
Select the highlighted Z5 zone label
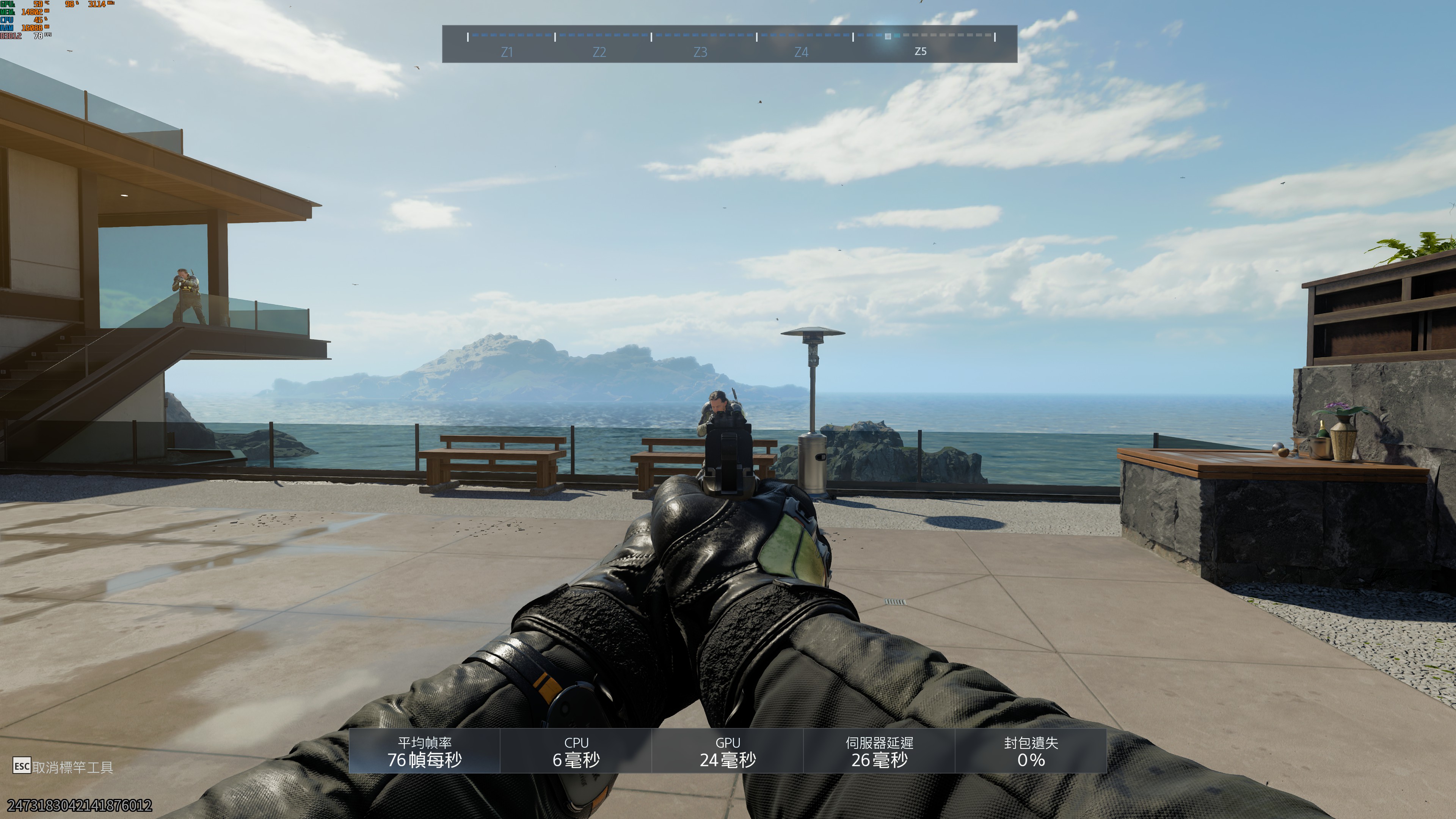tap(920, 52)
